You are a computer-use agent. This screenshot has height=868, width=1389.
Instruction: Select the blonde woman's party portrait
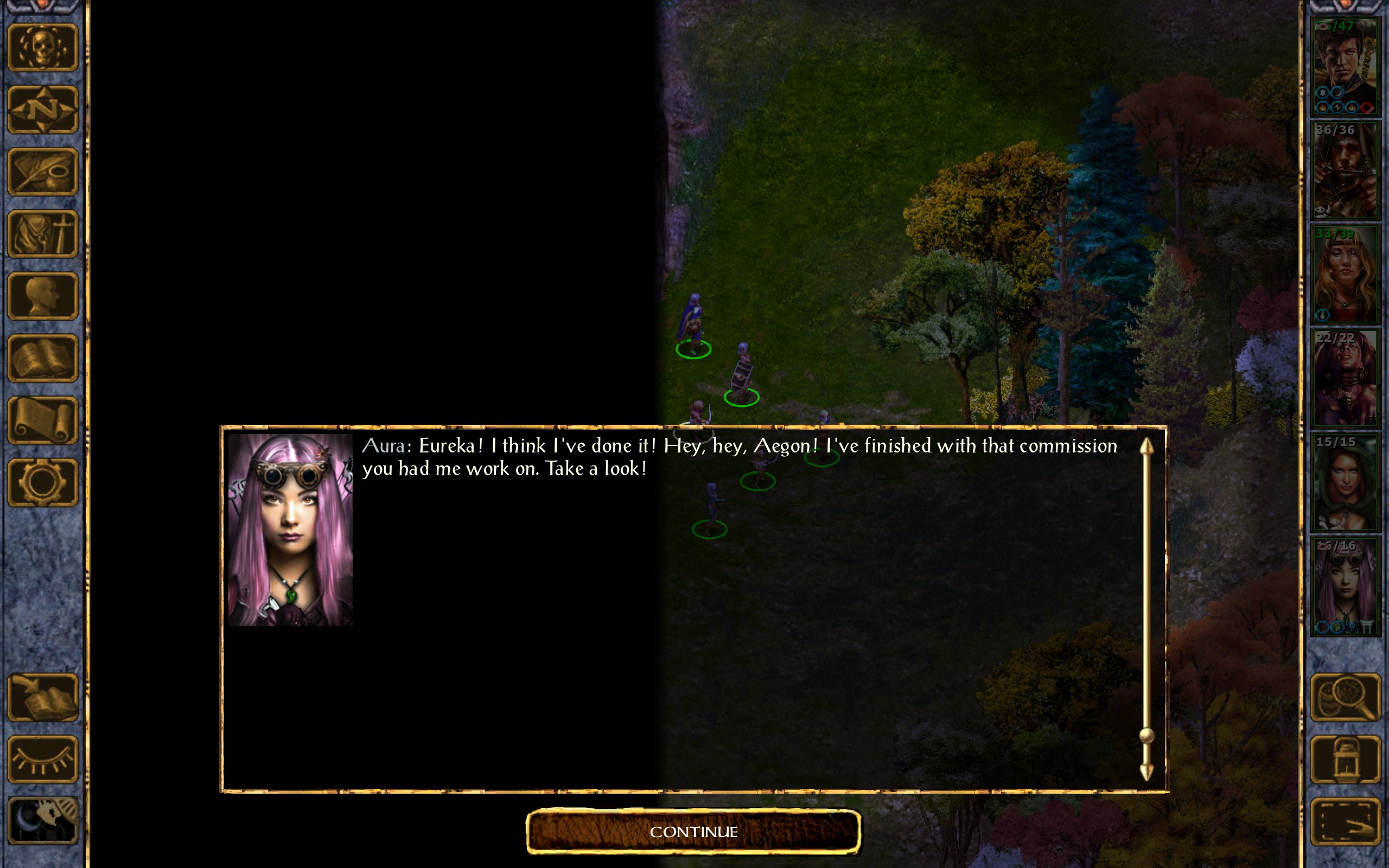[1345, 274]
